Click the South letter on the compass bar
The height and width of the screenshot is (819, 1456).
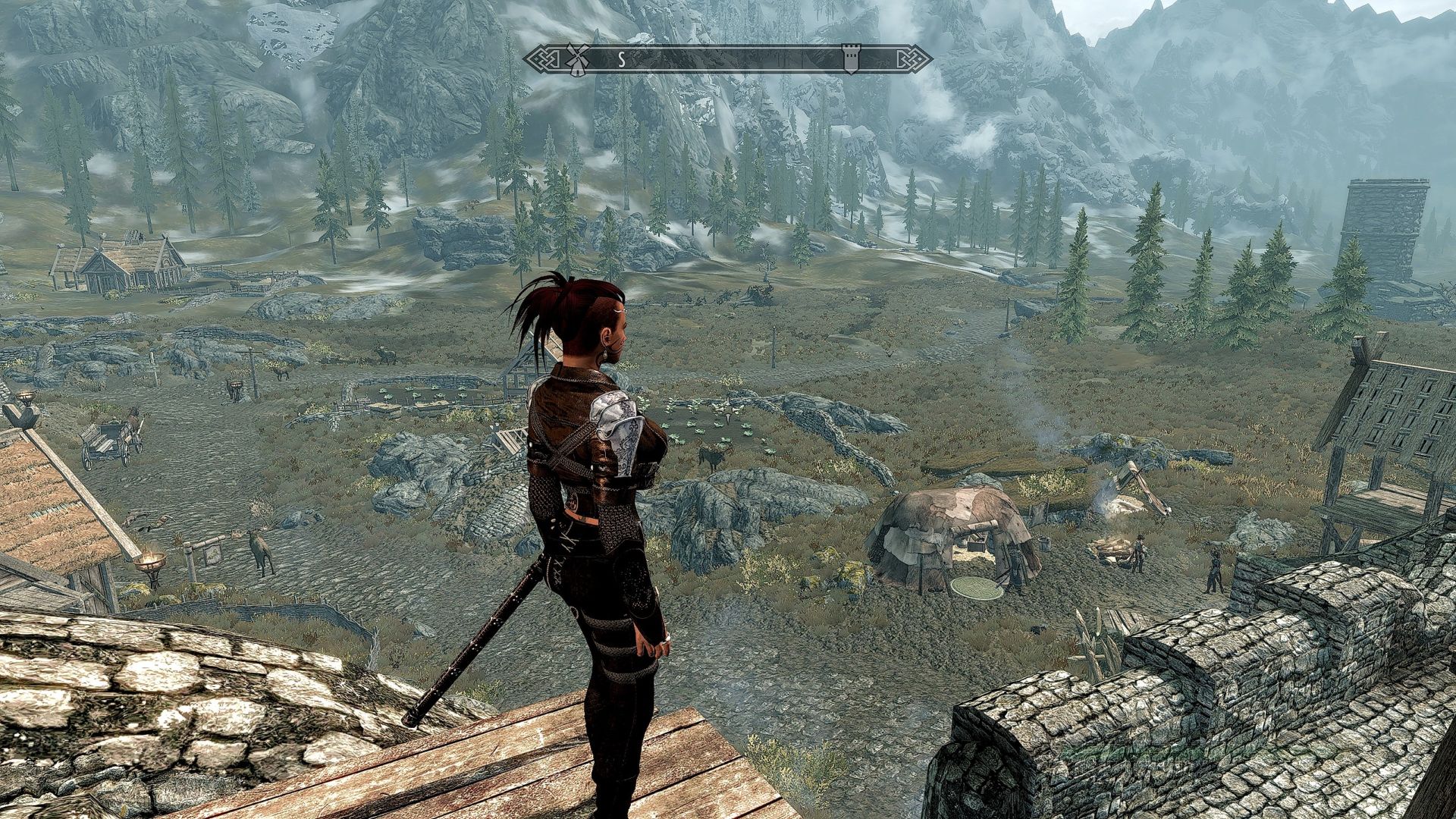[x=621, y=60]
